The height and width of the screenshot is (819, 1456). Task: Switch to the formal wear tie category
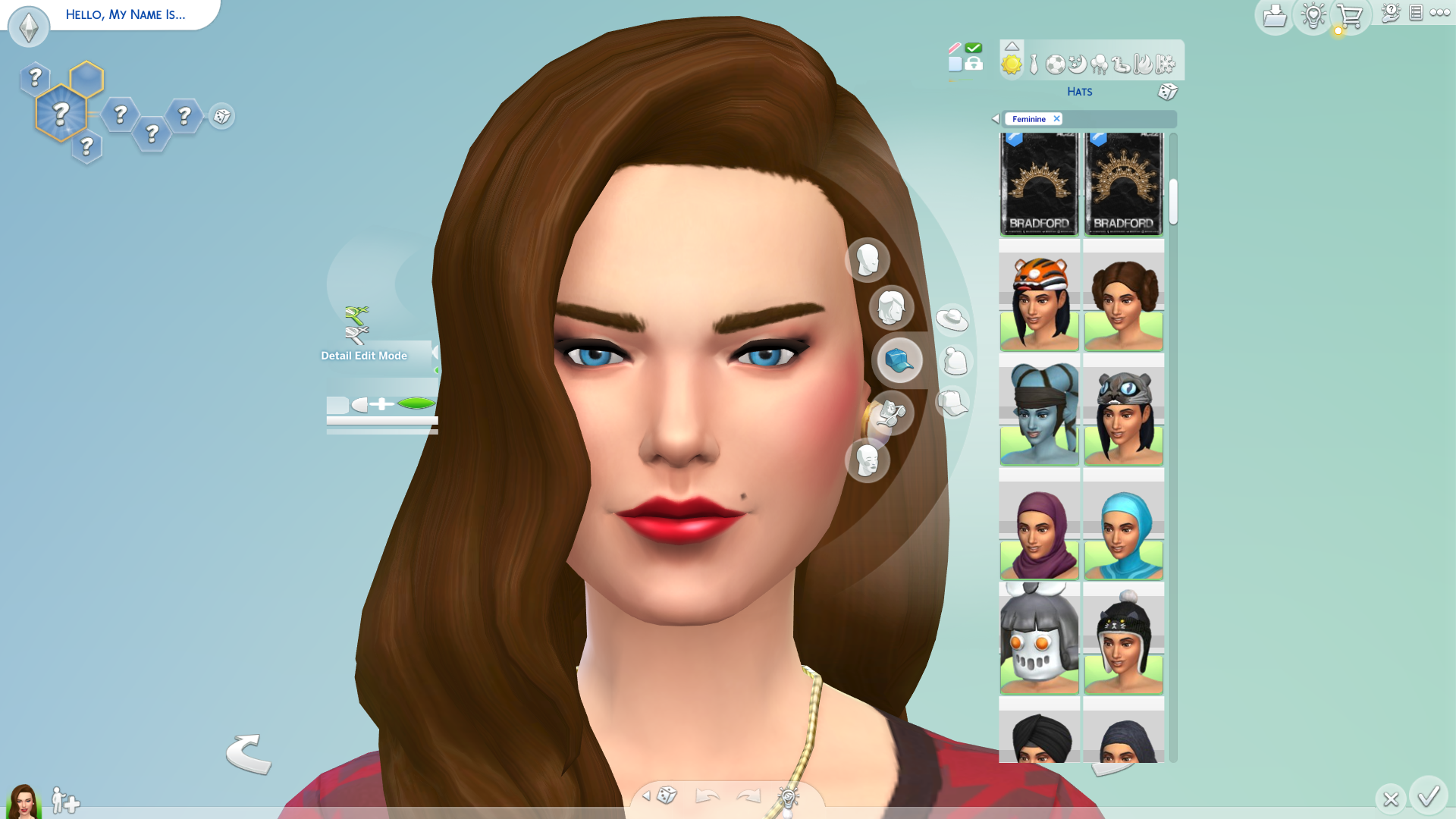click(1034, 62)
